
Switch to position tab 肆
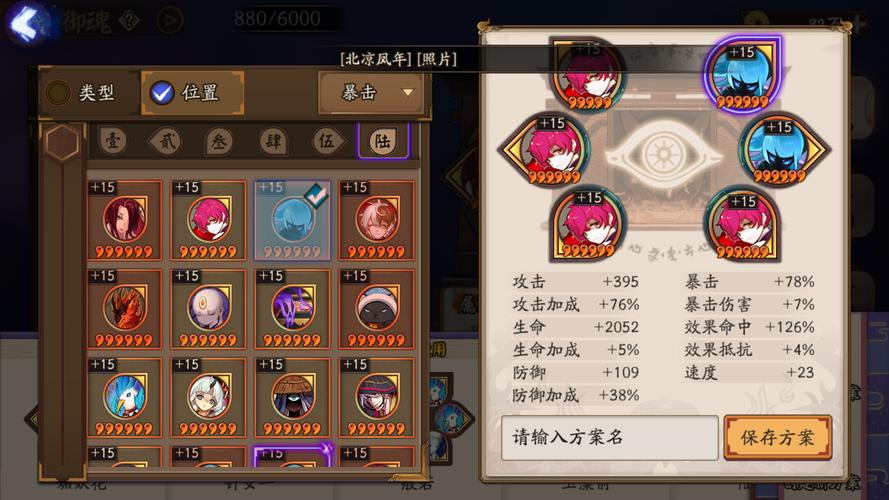tap(274, 142)
